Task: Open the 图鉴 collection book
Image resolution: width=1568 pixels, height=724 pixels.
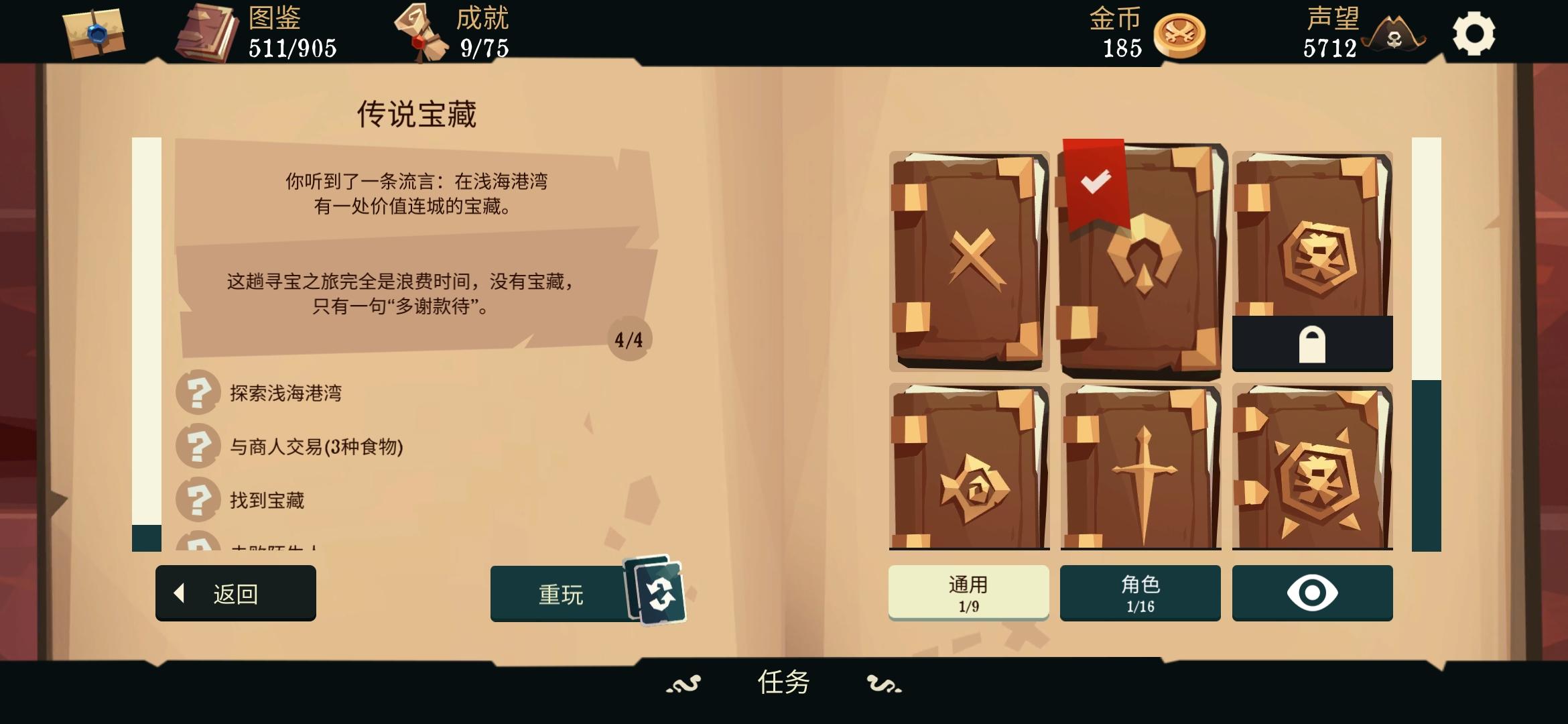Action: (208, 32)
